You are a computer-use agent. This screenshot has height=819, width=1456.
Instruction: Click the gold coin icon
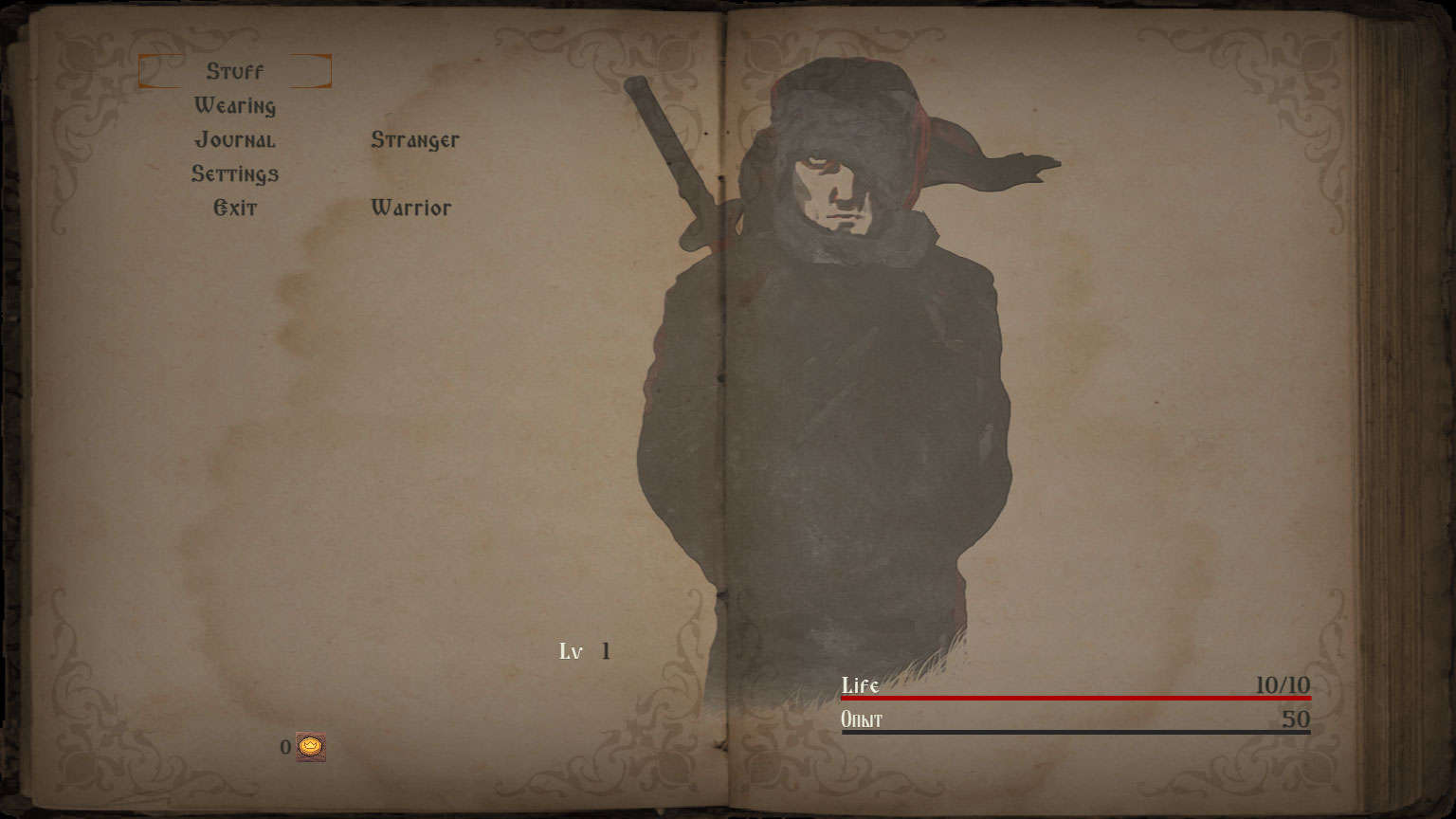(x=310, y=747)
